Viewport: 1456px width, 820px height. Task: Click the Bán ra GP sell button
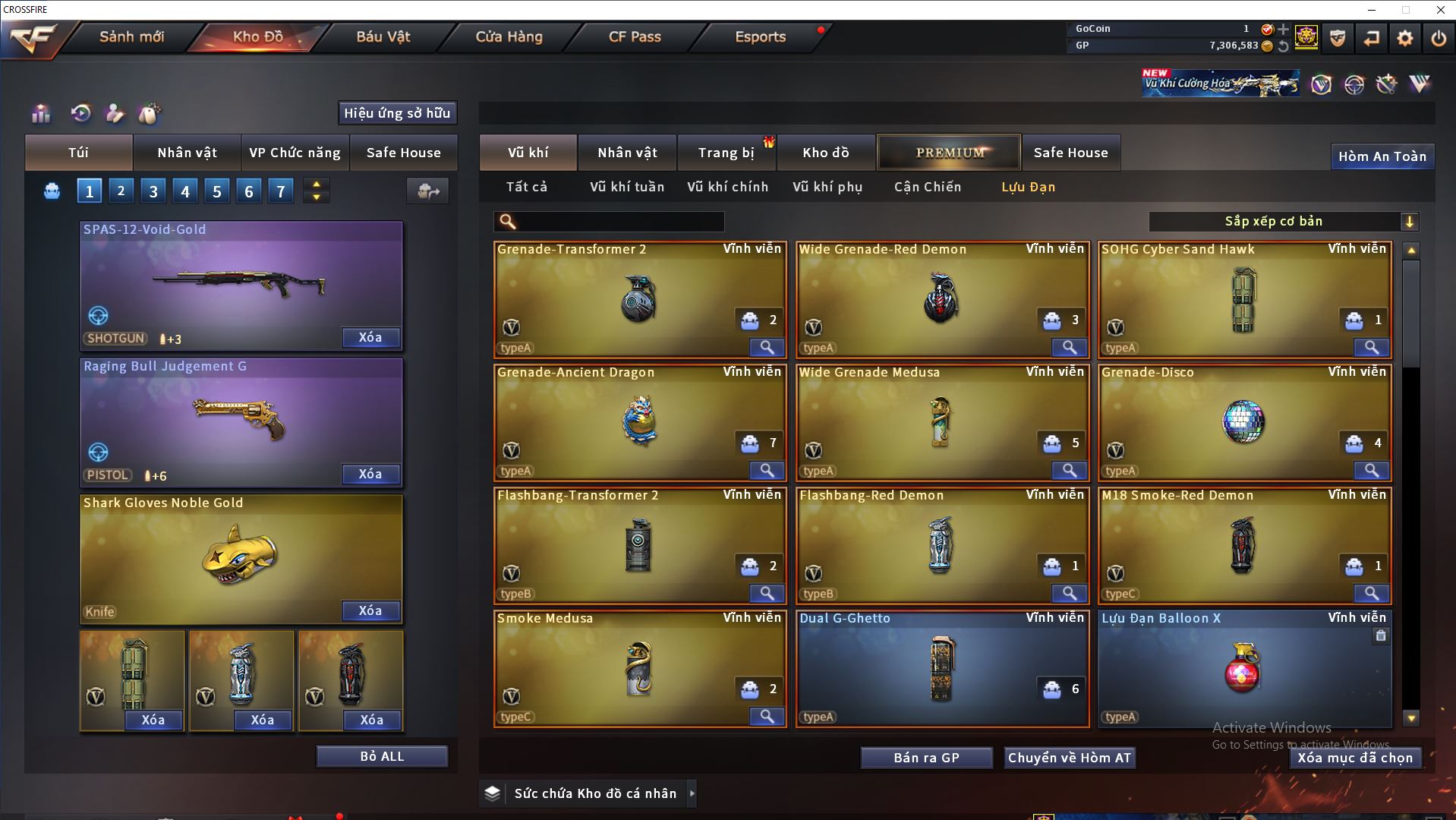[x=926, y=758]
